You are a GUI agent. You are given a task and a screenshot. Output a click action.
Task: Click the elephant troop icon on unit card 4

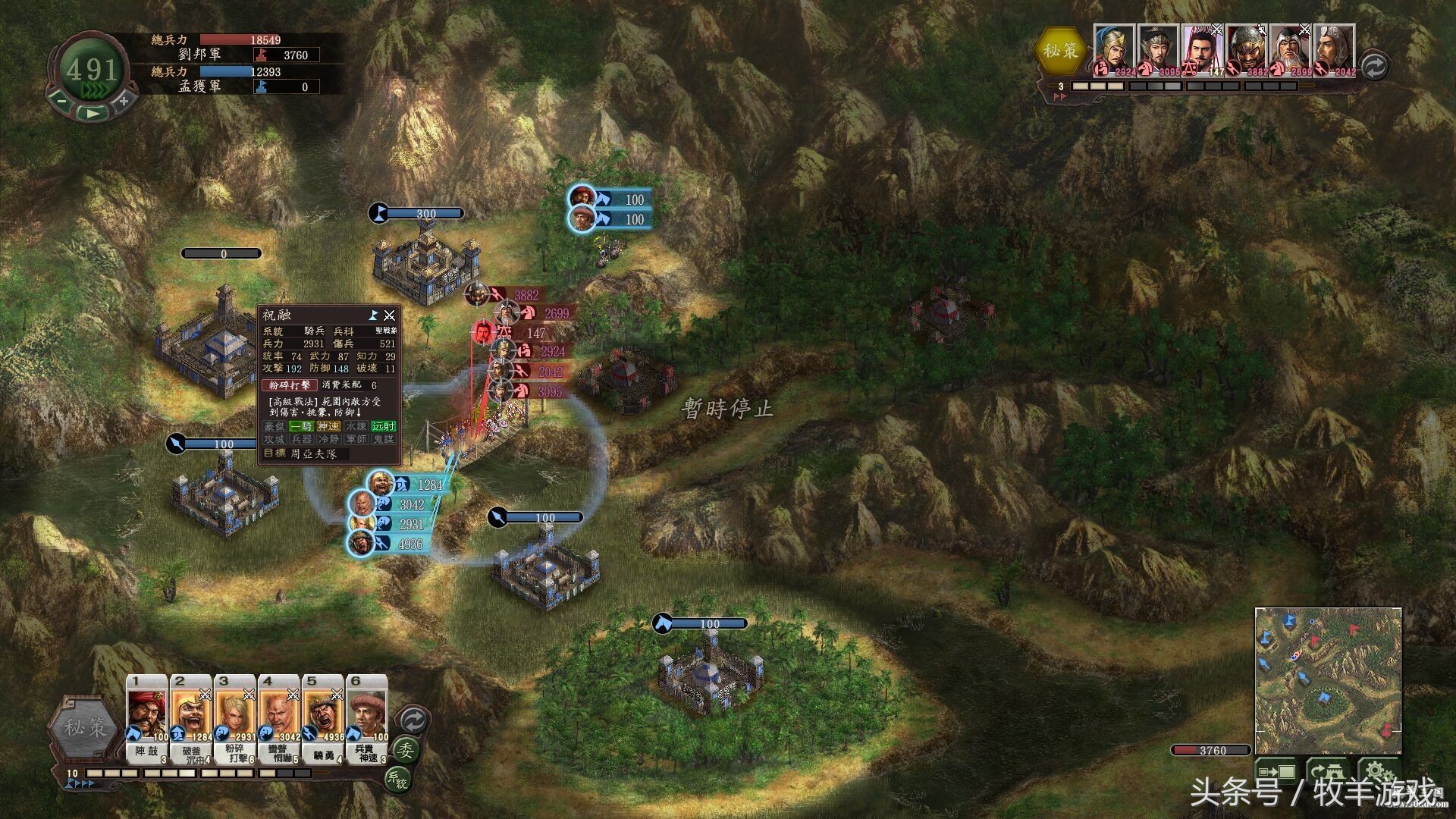tap(267, 733)
